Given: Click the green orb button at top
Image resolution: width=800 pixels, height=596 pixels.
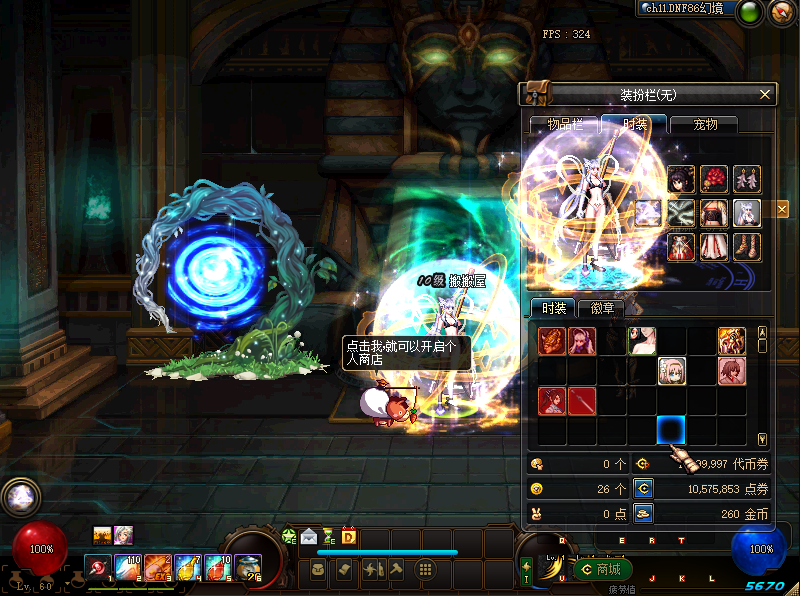Looking at the screenshot, I should tap(750, 12).
